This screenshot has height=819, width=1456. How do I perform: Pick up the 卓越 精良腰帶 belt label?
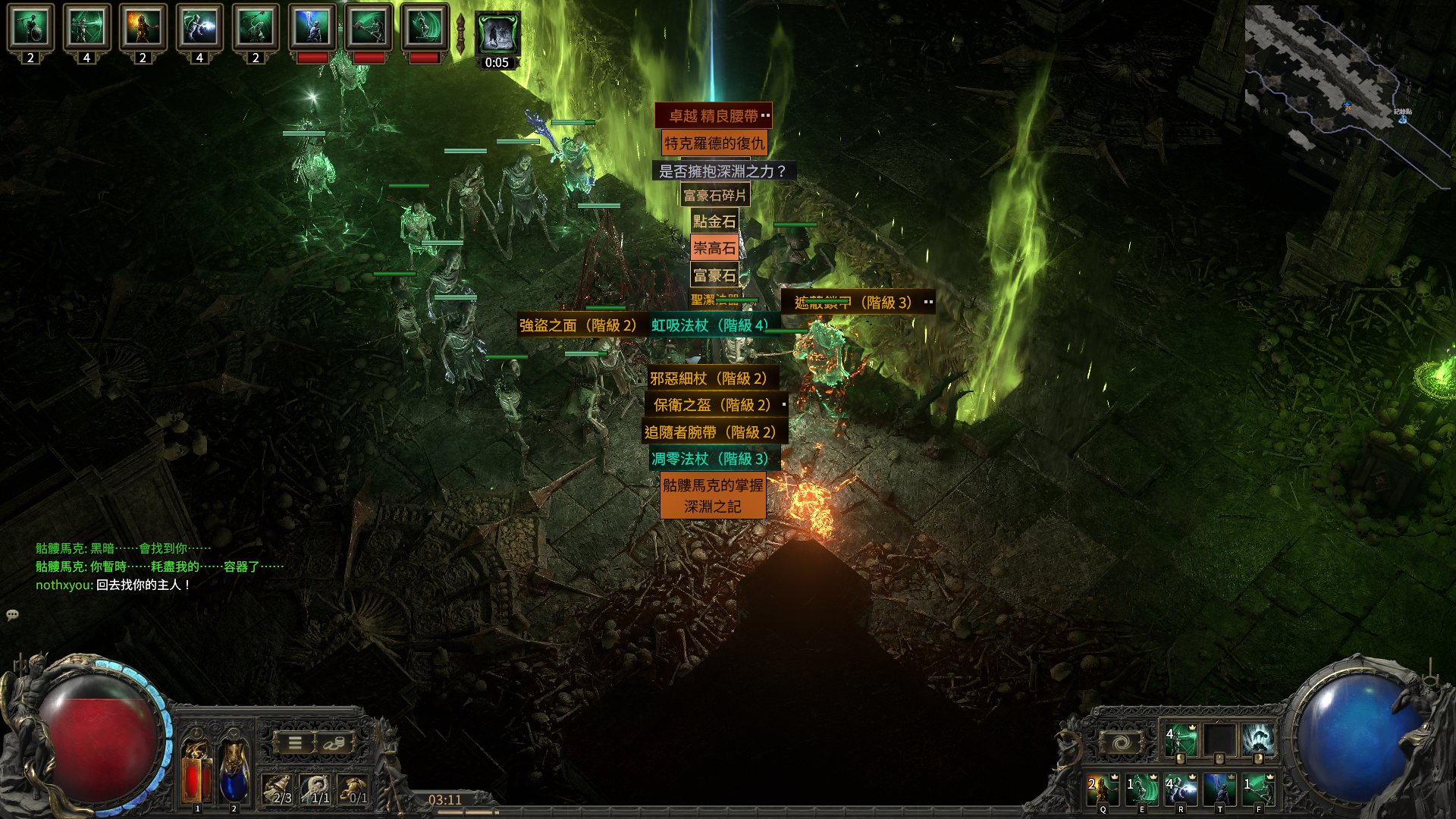713,116
